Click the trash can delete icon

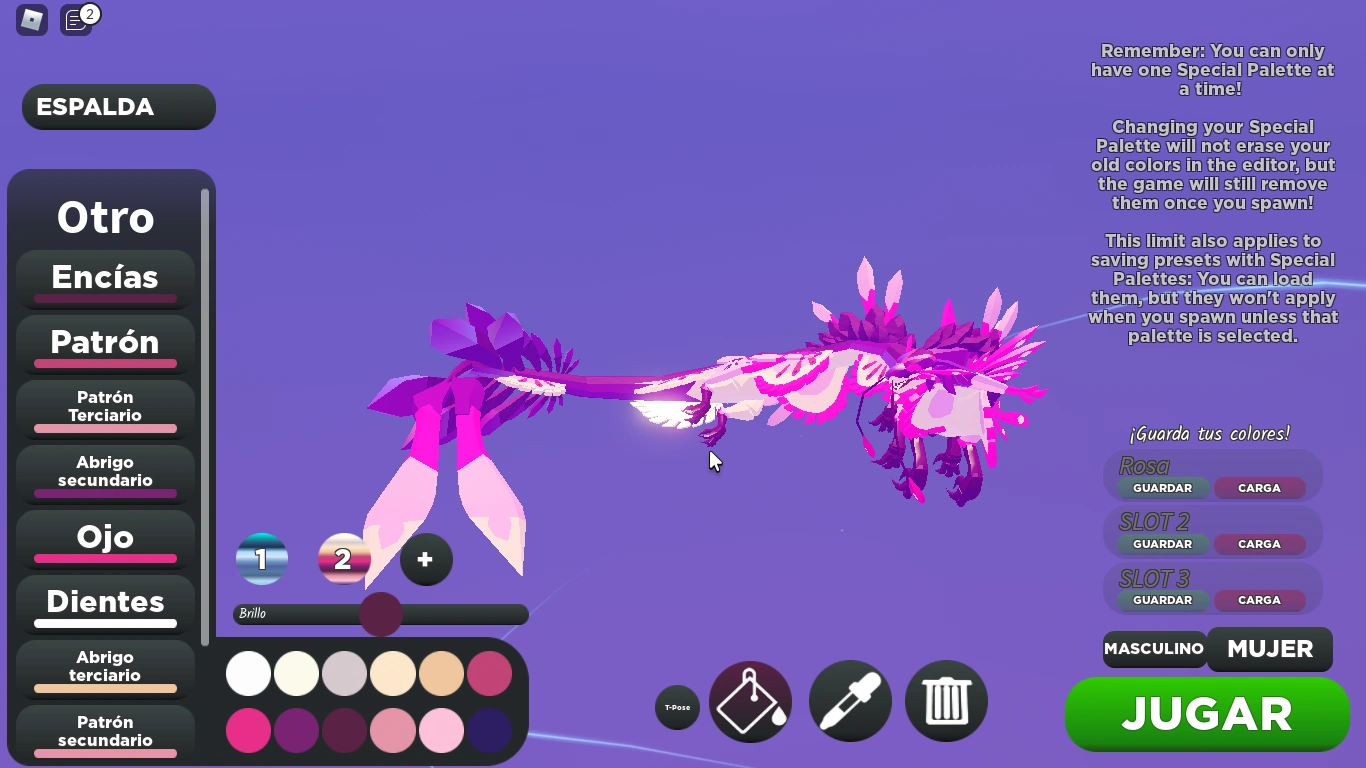[945, 701]
